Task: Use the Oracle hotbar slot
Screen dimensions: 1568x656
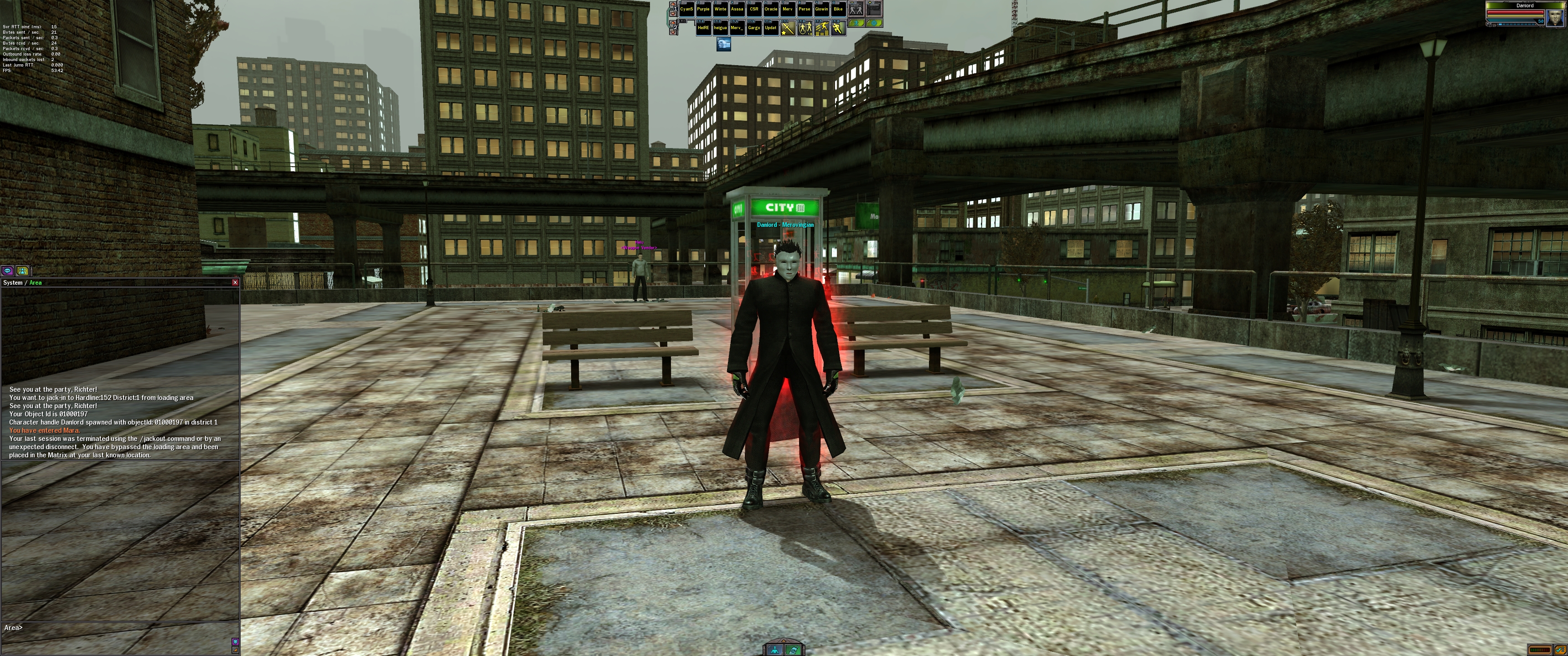Action: click(771, 9)
